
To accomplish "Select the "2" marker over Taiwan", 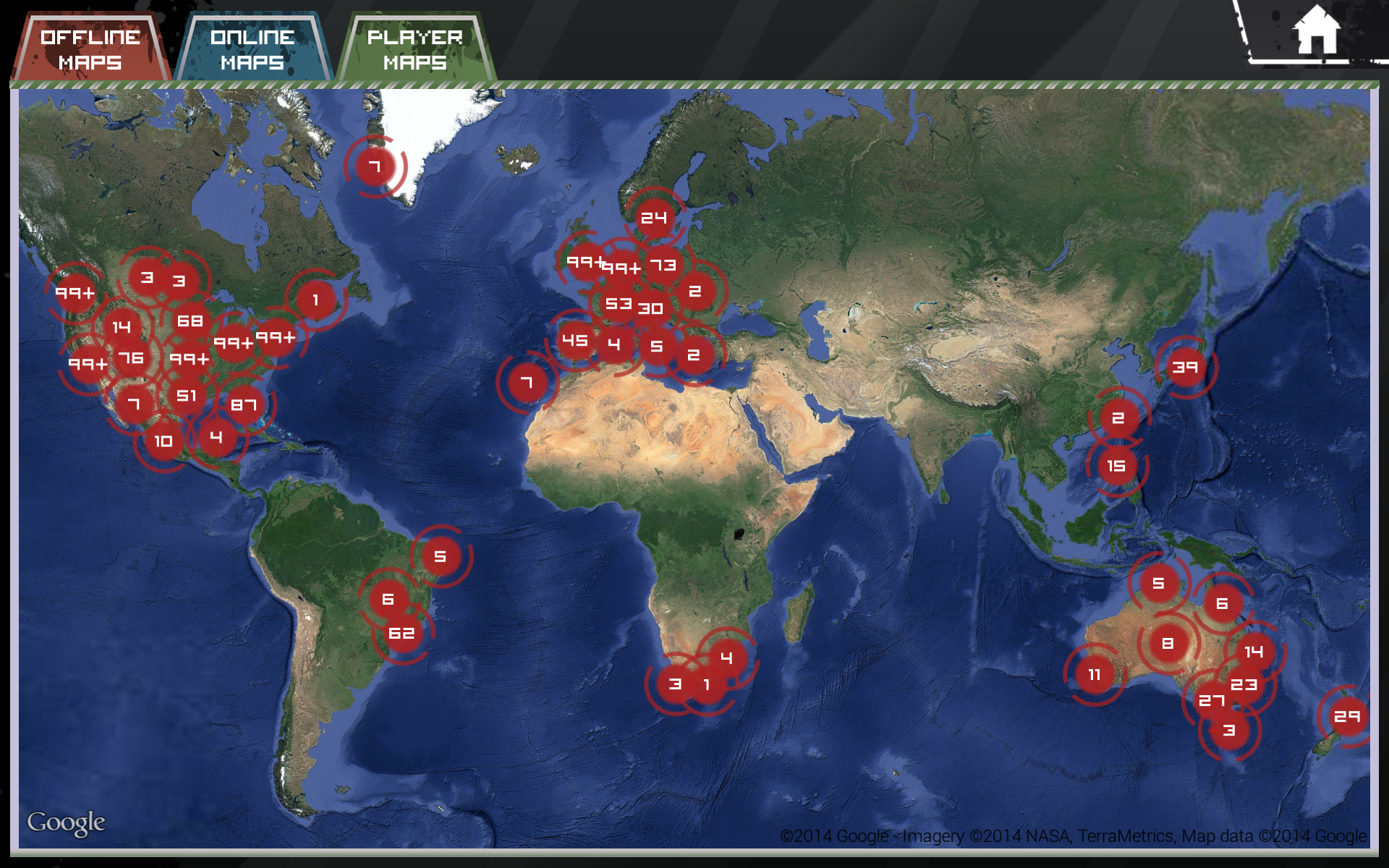I will 1117,417.
